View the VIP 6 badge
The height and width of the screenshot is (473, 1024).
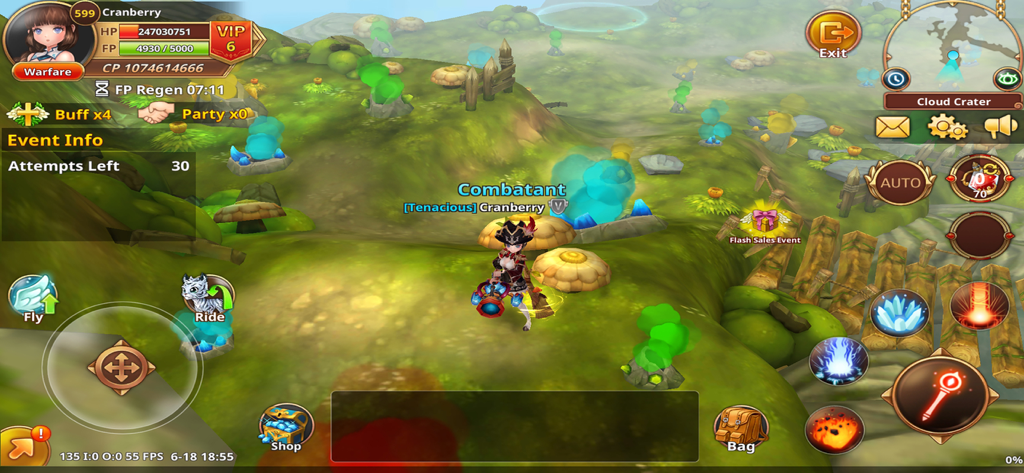point(232,39)
